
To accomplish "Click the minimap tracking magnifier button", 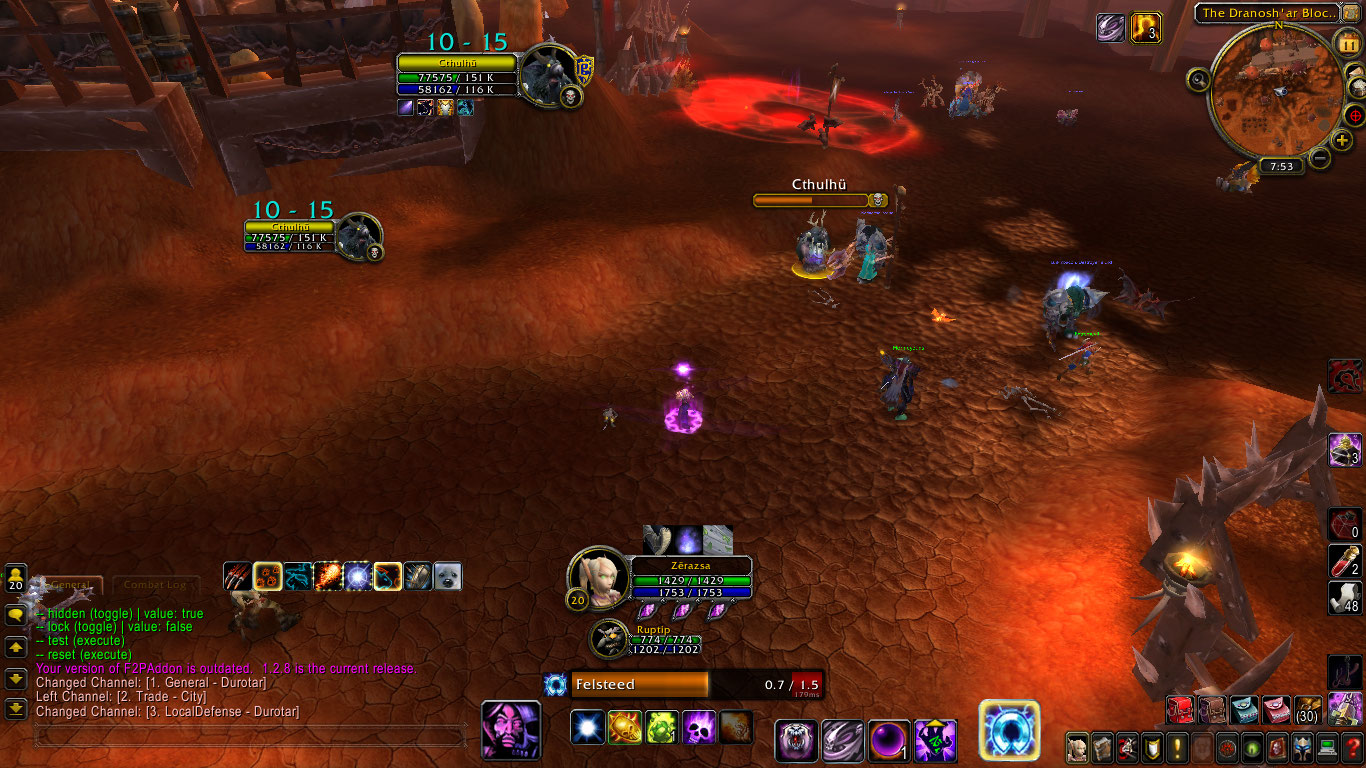I will [1199, 79].
